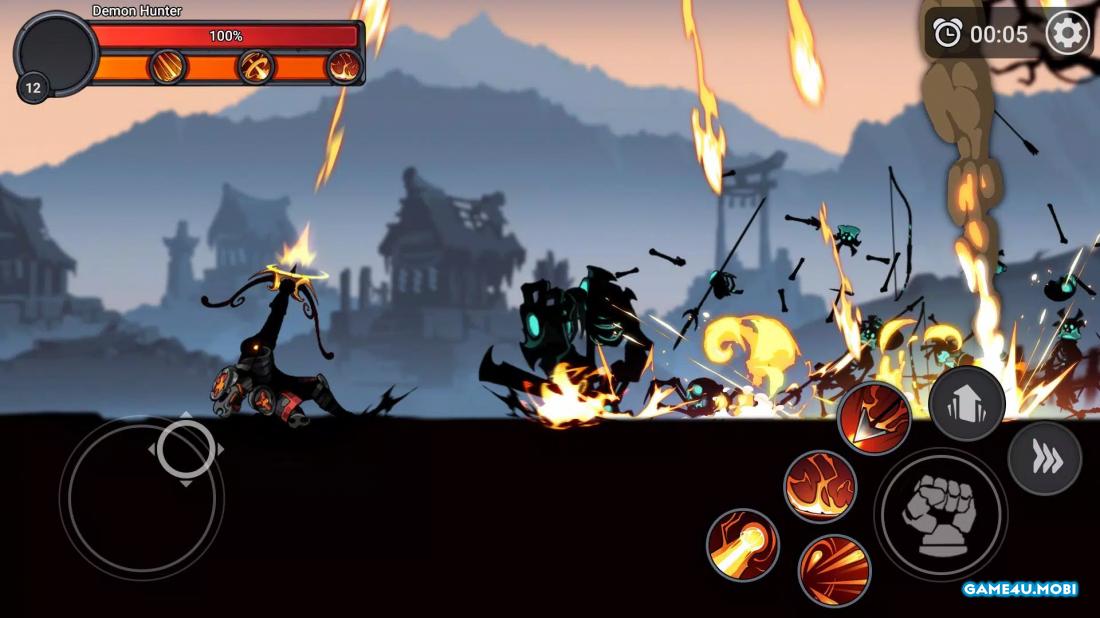The width and height of the screenshot is (1100, 618).
Task: Open the GAME4U.MOBI watermark link
Action: (x=1019, y=589)
